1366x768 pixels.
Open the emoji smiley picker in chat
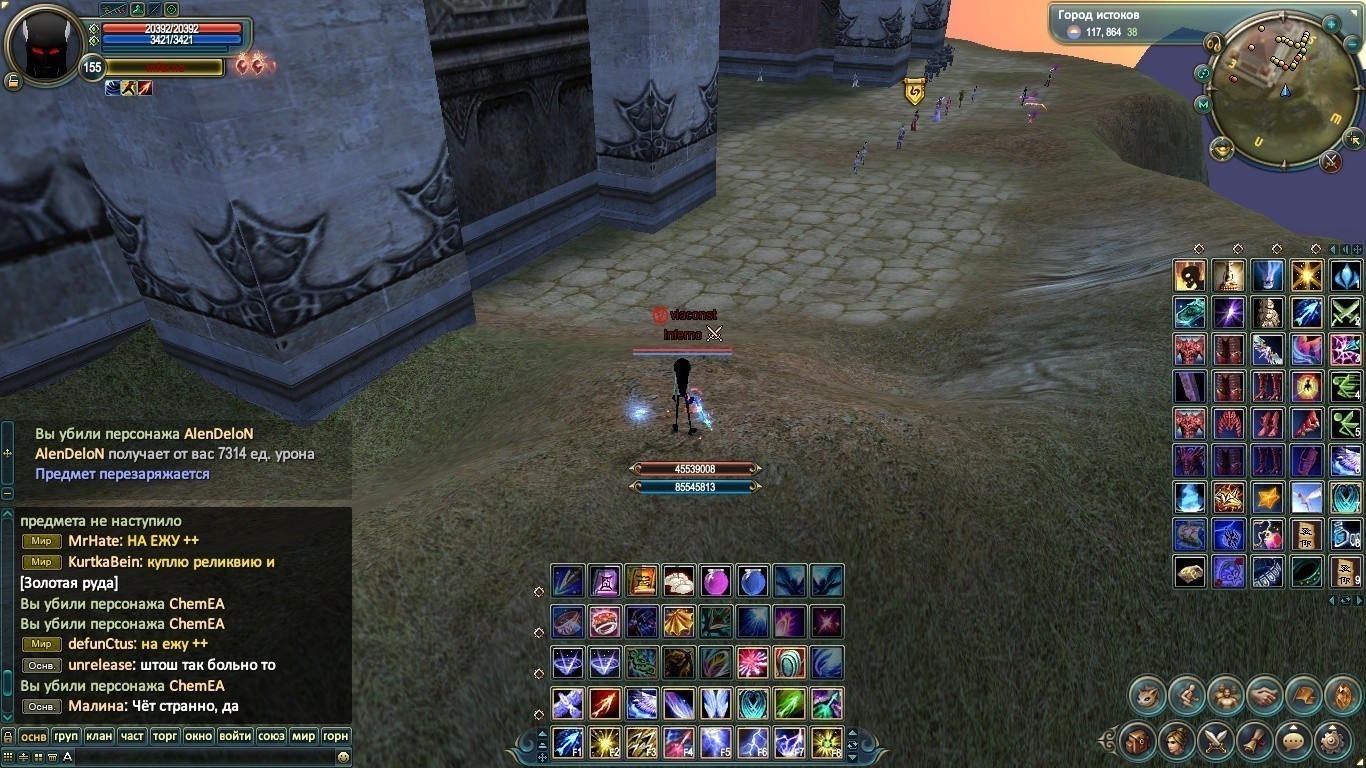[x=343, y=757]
